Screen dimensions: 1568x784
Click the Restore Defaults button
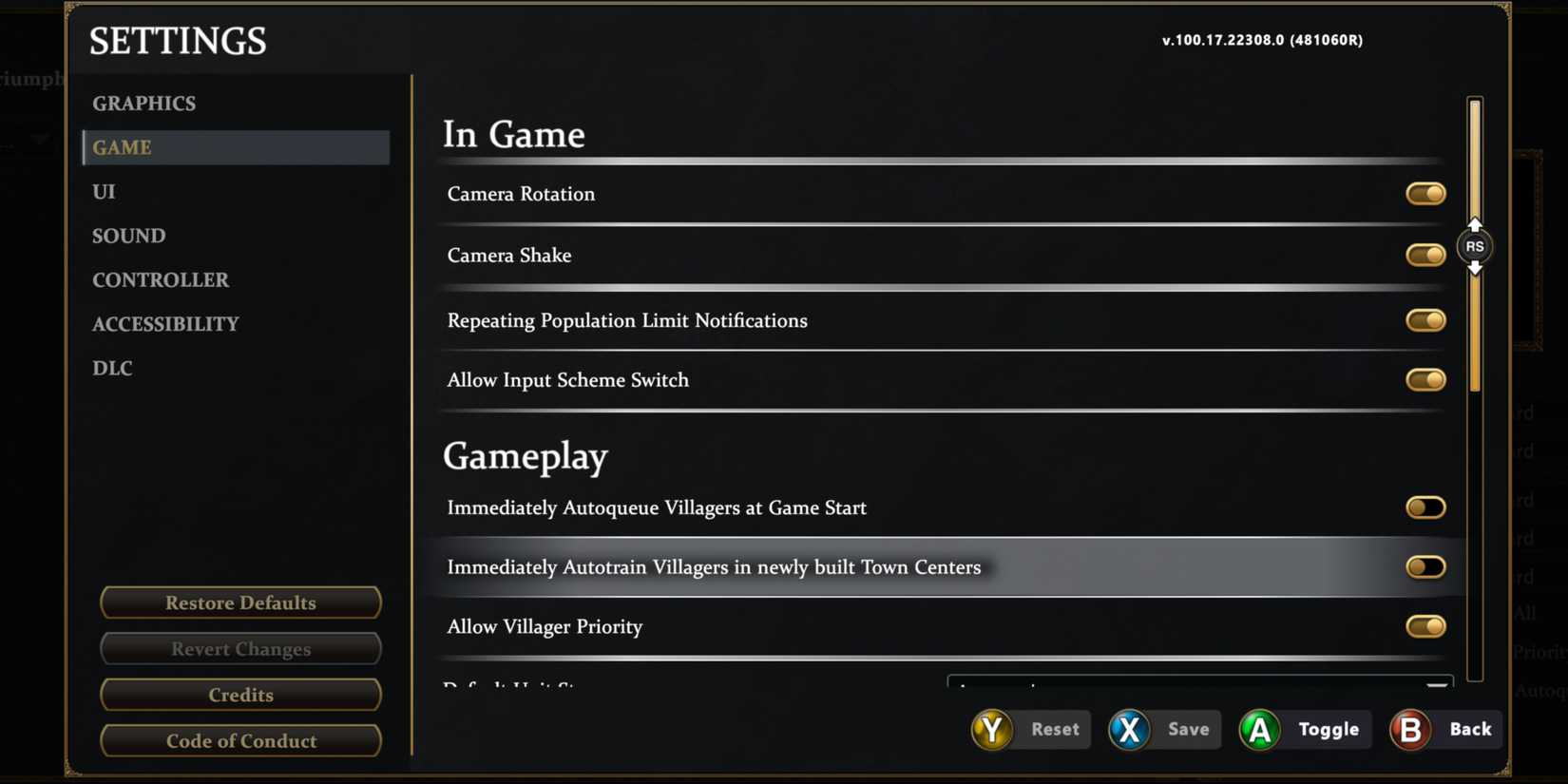[x=240, y=602]
